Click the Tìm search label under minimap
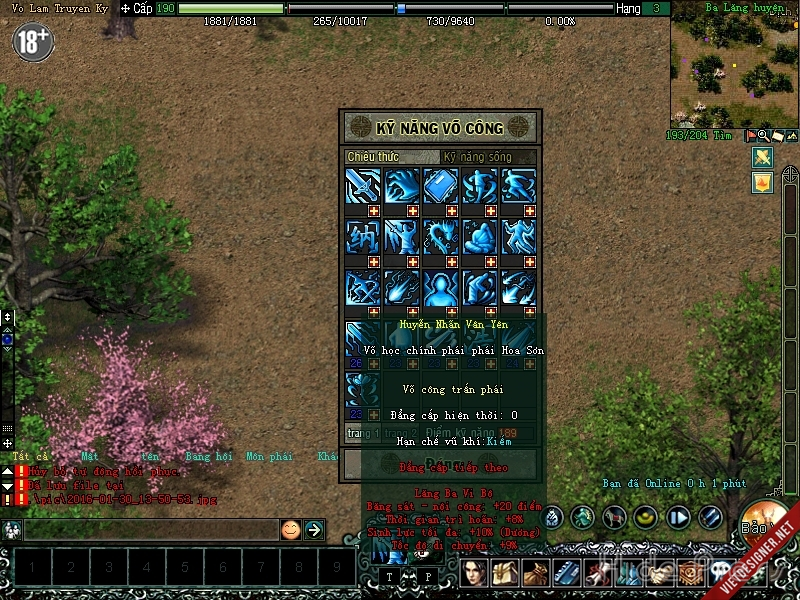The height and width of the screenshot is (600, 800). [723, 135]
